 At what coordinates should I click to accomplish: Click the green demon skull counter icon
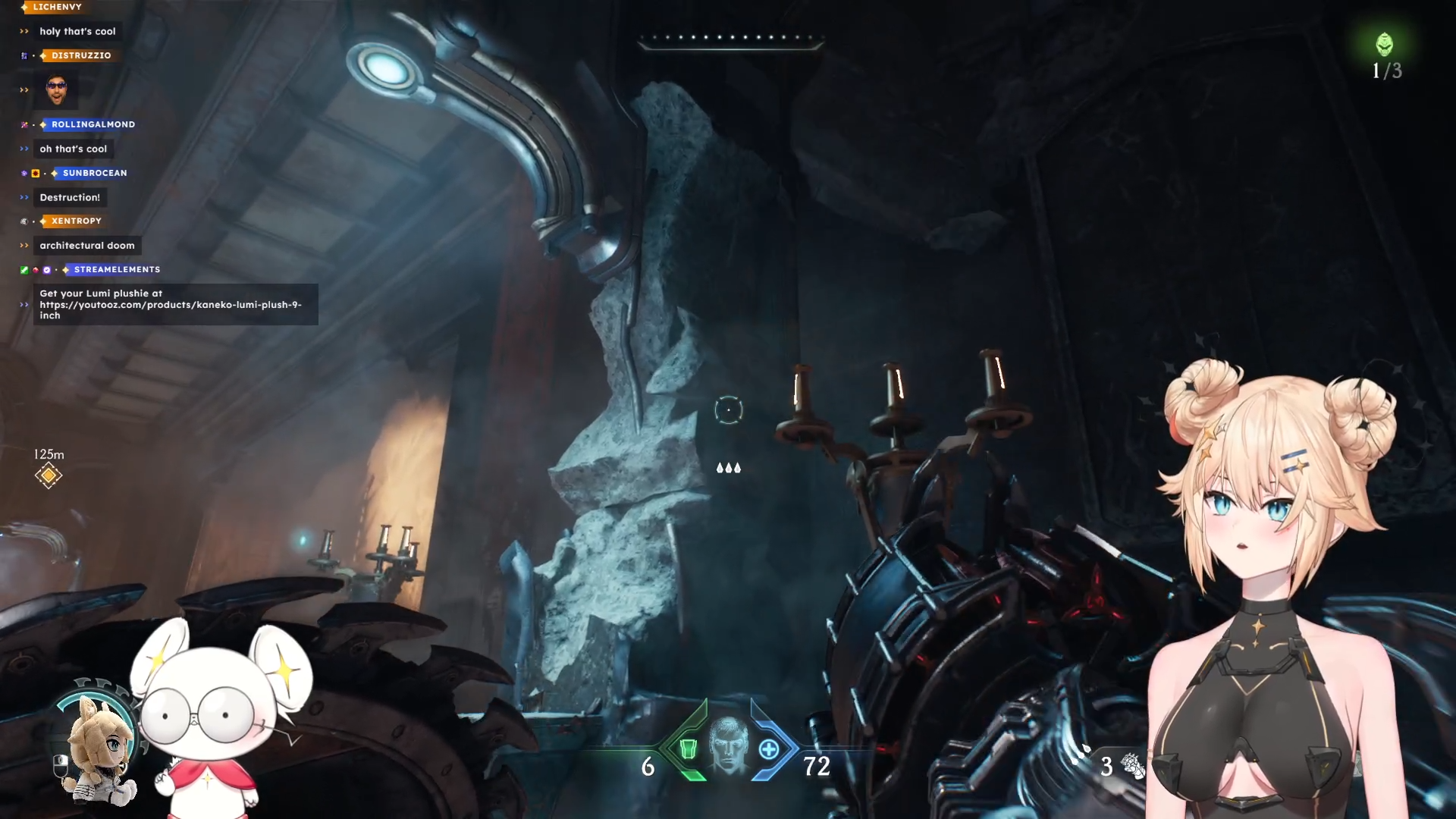[x=1385, y=45]
